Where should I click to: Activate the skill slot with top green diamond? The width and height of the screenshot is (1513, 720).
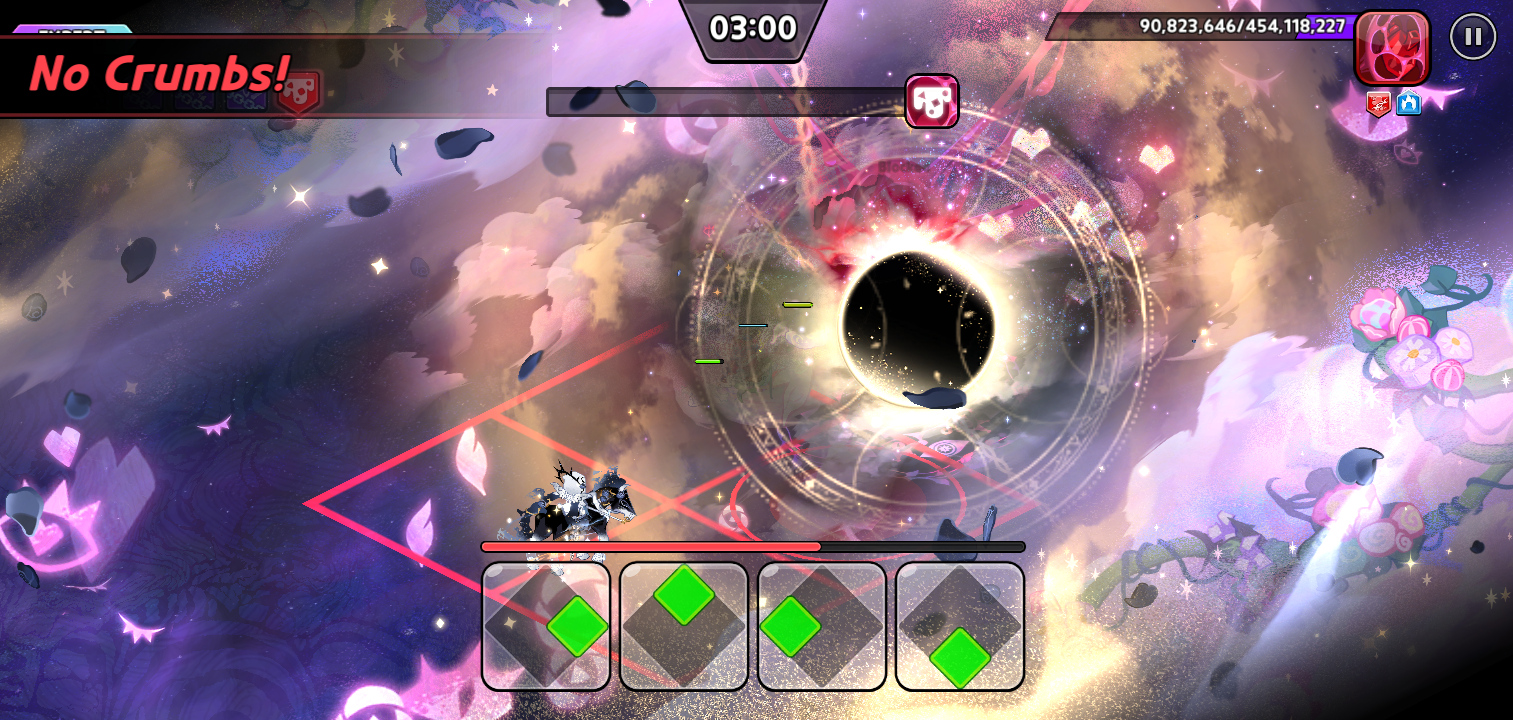point(684,626)
